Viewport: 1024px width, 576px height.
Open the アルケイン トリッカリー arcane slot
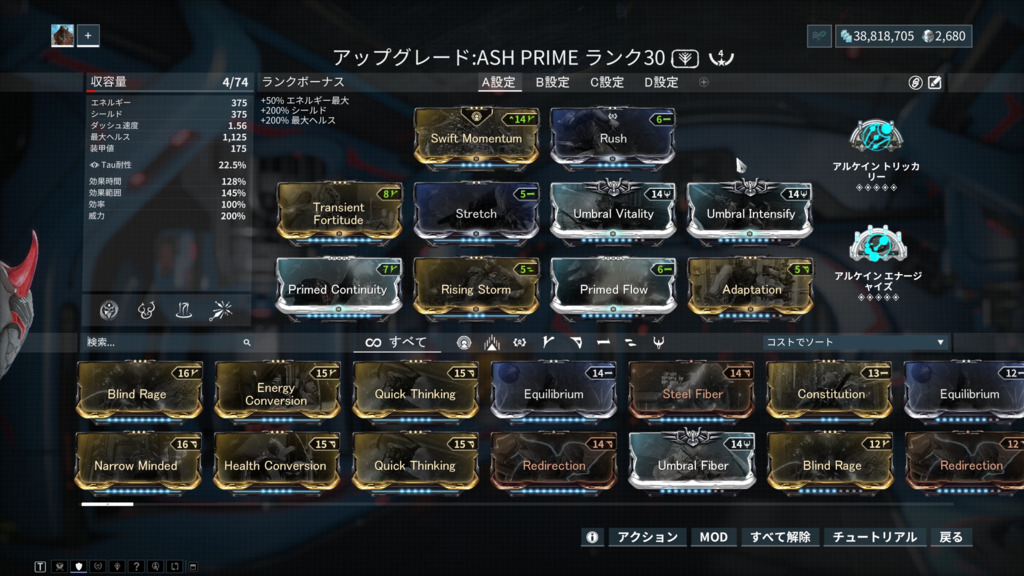876,155
